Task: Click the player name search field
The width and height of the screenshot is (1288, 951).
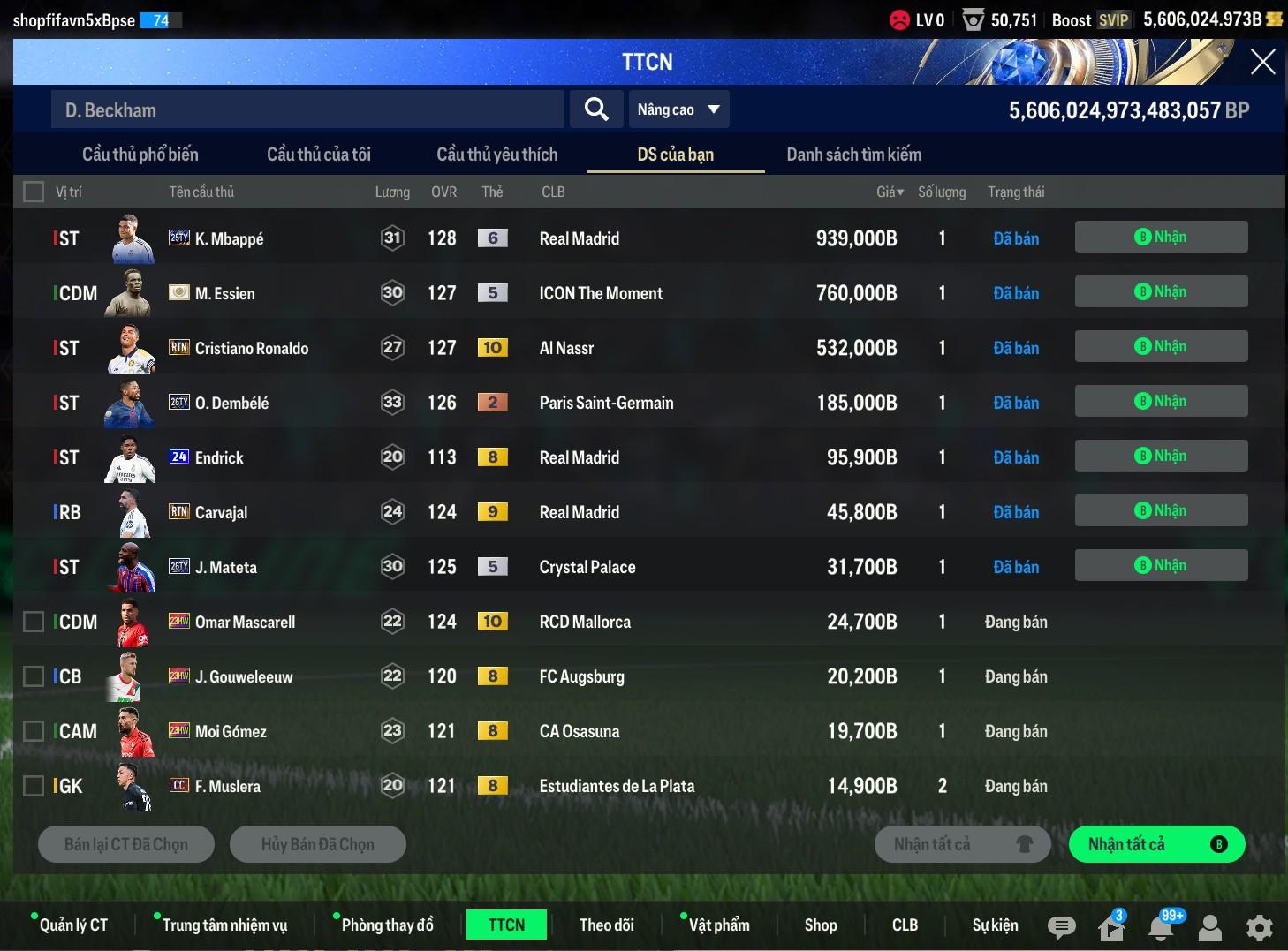Action: pos(306,109)
